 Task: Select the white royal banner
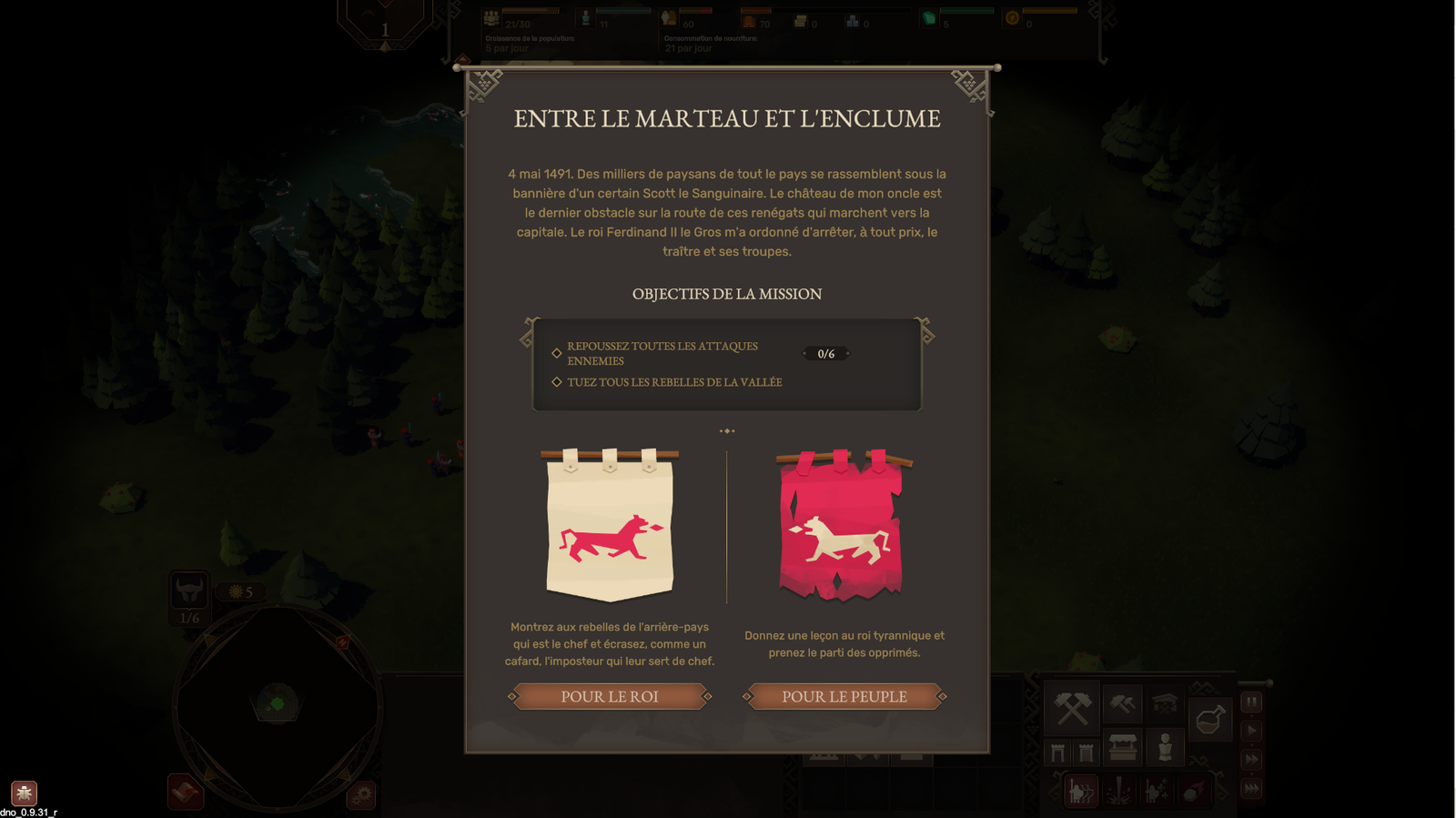[610, 525]
